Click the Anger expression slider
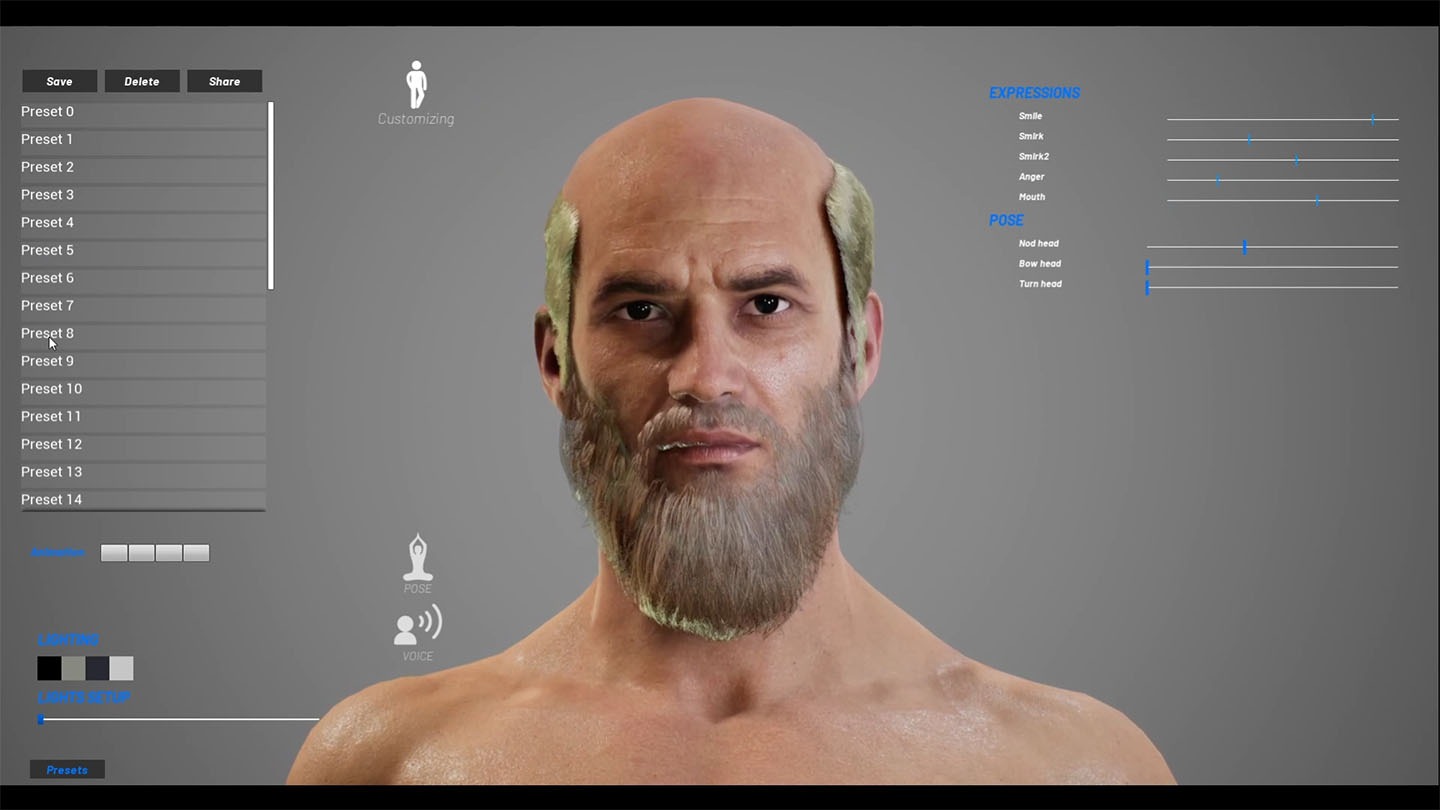Screen dimensions: 1440x810 (x=1218, y=181)
